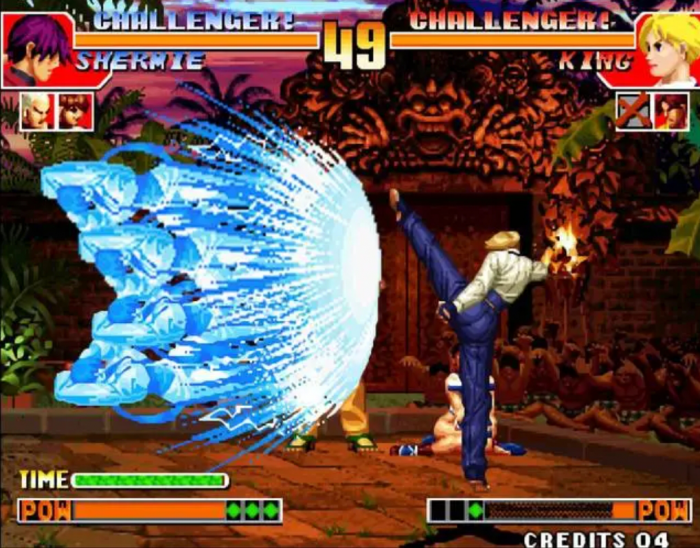Click the crossed-out defeated teammate portrait
Viewport: 700px width, 548px height.
coord(632,110)
